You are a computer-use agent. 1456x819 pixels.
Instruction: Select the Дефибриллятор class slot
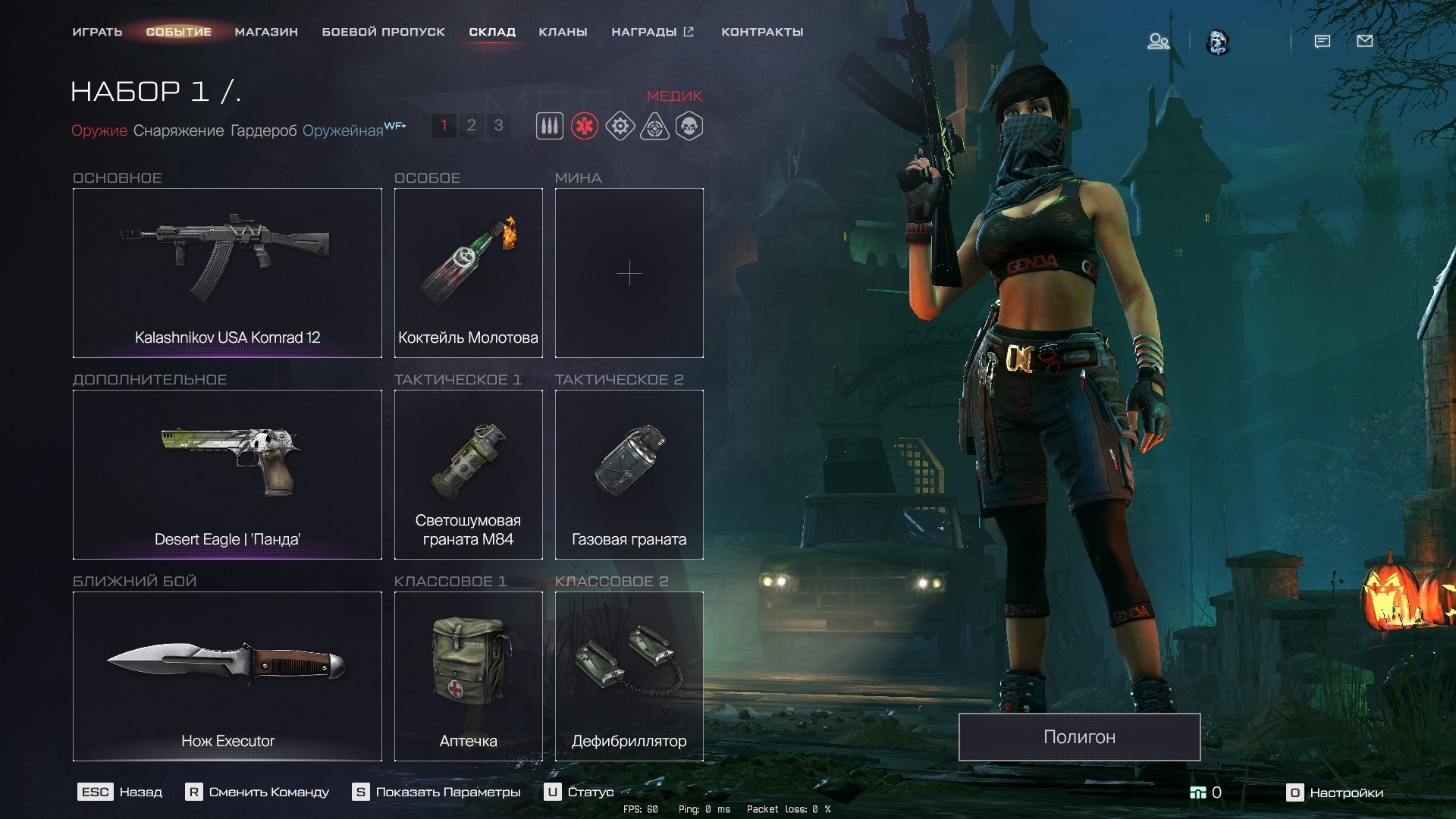[x=629, y=676]
